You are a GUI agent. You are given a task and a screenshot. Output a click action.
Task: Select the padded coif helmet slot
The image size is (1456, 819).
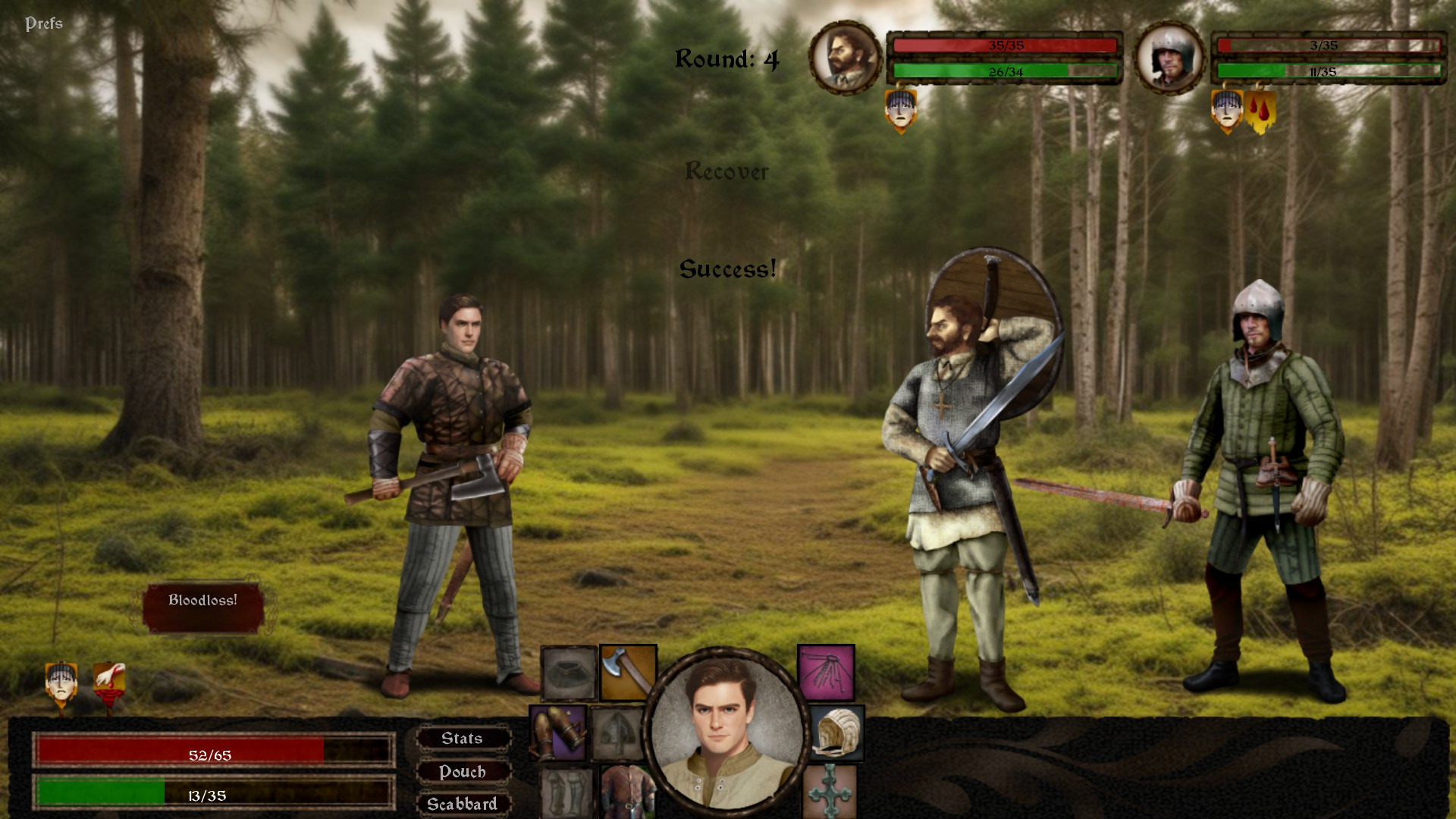(x=836, y=733)
